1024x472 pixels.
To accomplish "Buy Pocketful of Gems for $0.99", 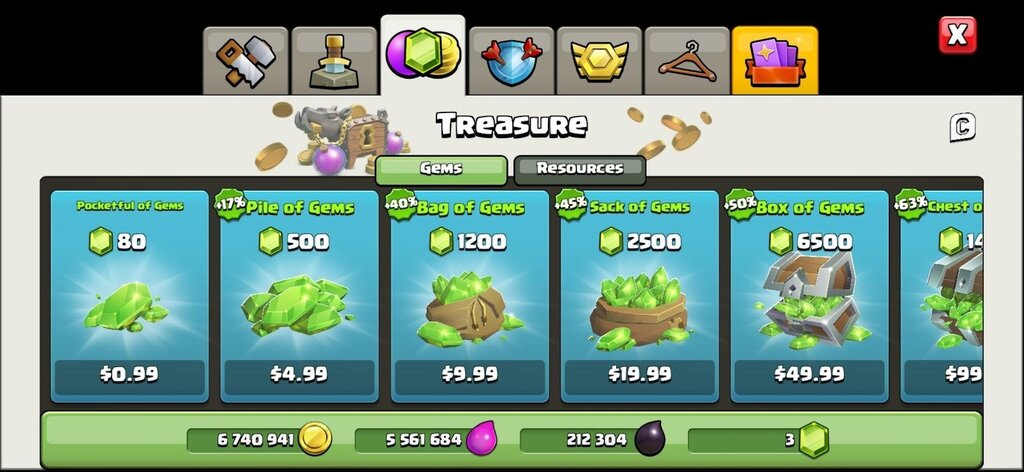I will click(129, 374).
